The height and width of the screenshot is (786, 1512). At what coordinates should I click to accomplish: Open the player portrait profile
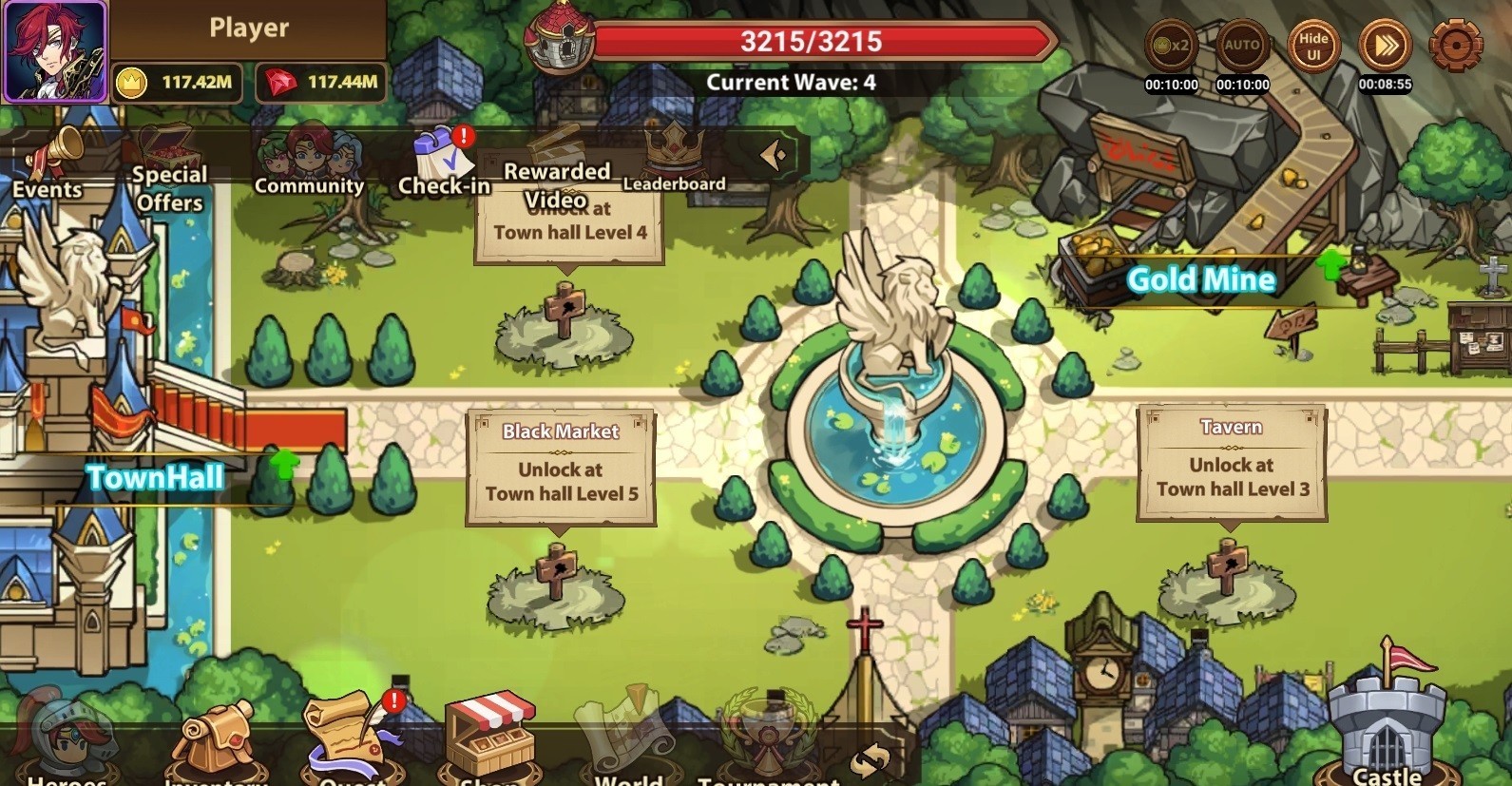pyautogui.click(x=54, y=51)
